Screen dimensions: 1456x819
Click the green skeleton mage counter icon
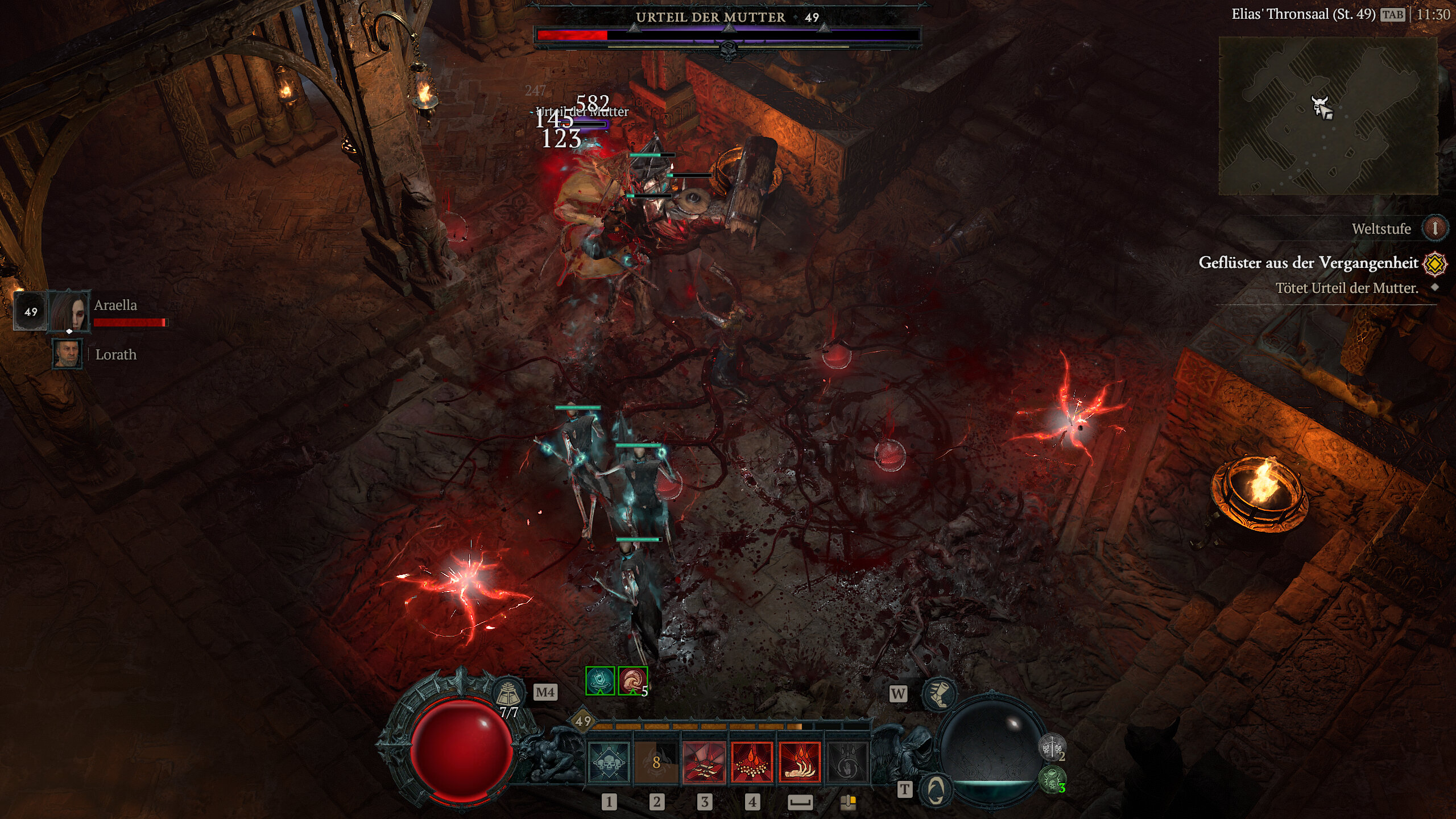(1052, 780)
